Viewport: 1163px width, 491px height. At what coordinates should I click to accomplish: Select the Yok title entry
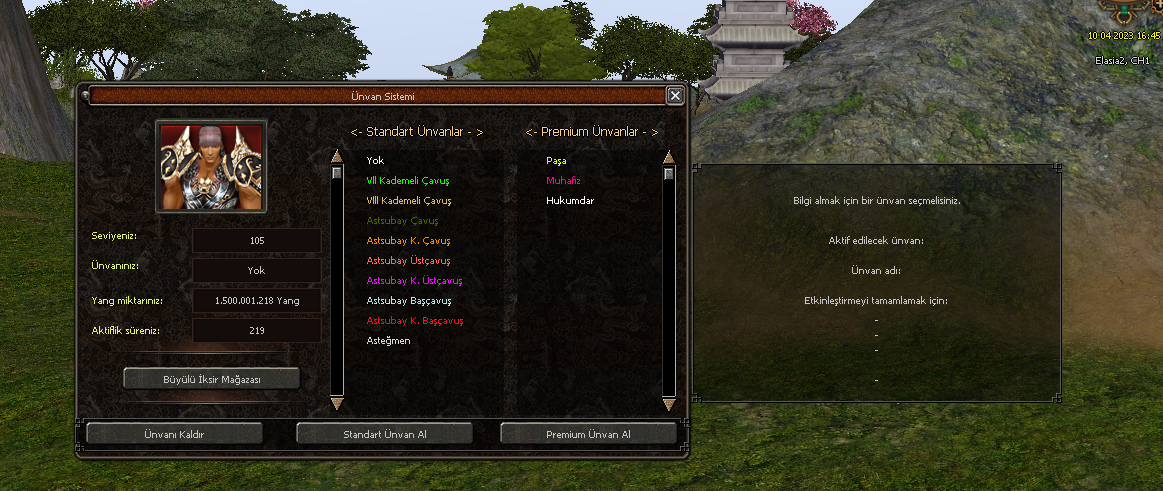[x=375, y=160]
